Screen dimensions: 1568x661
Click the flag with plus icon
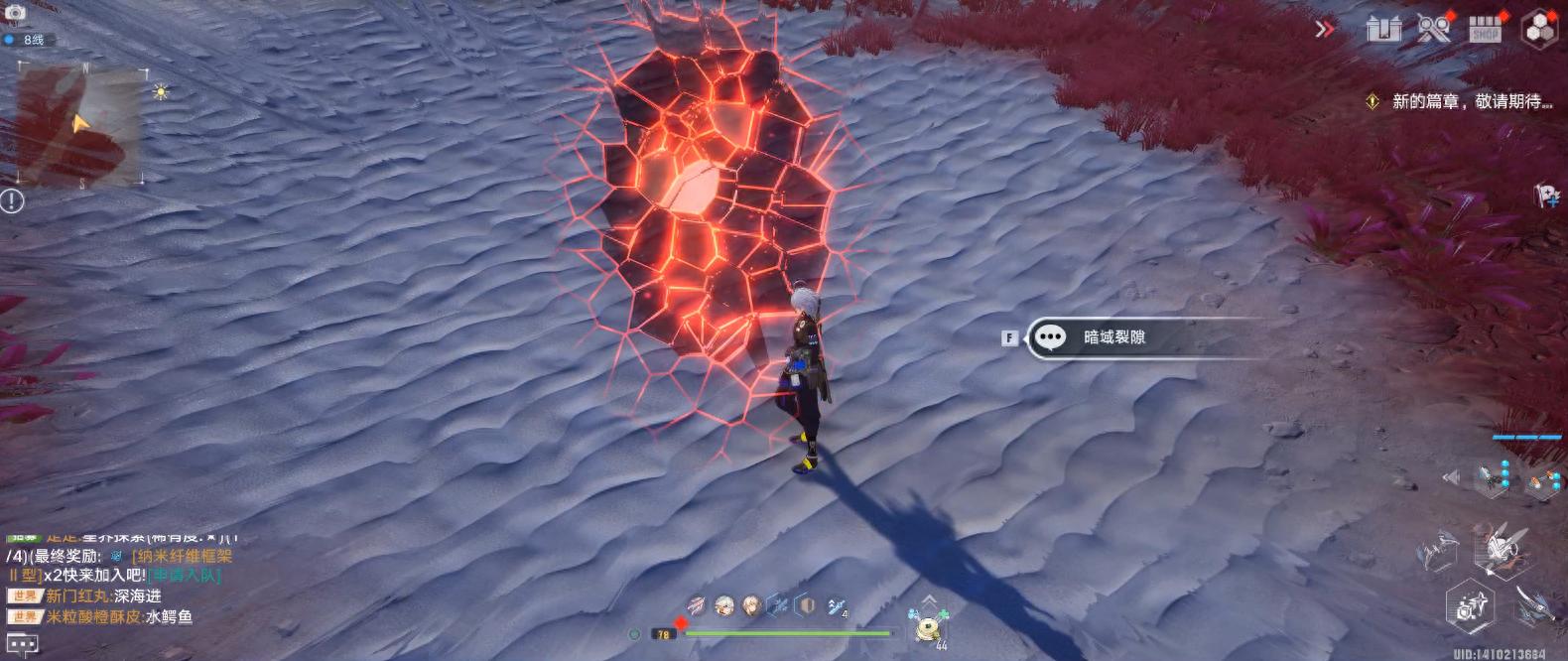tap(1546, 196)
